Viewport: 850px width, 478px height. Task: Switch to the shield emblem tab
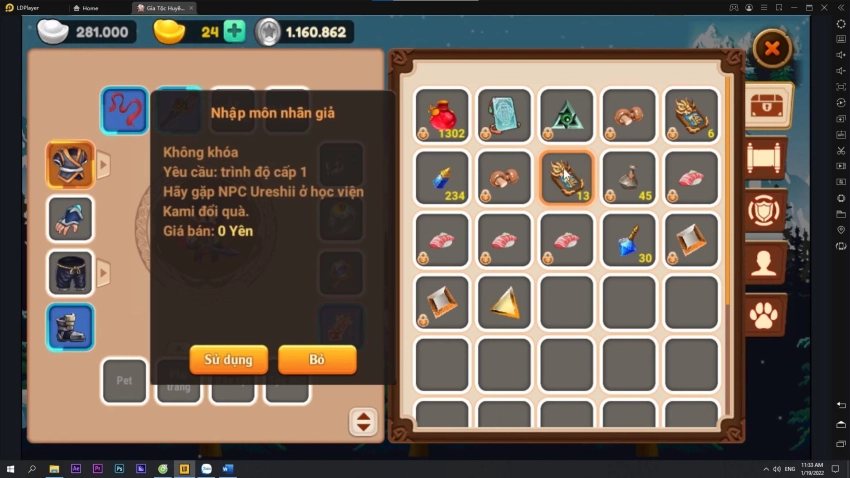[765, 210]
